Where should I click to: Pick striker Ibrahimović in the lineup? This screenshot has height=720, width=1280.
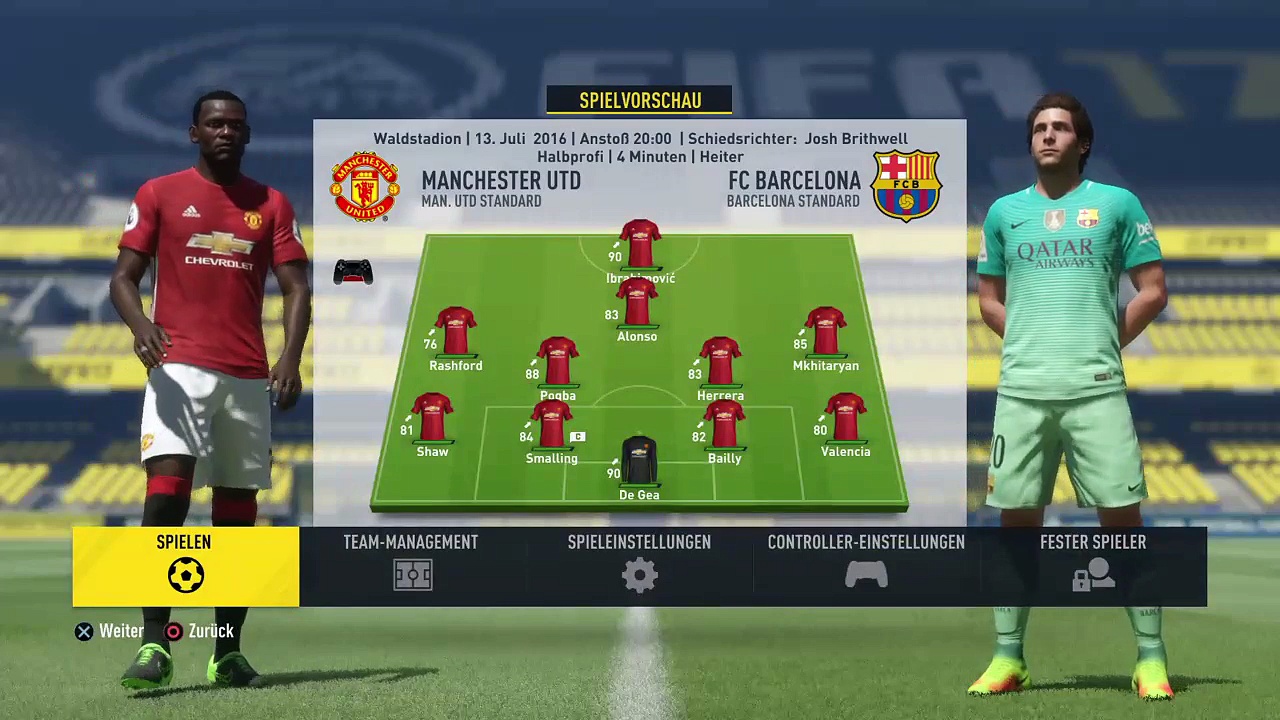point(640,245)
